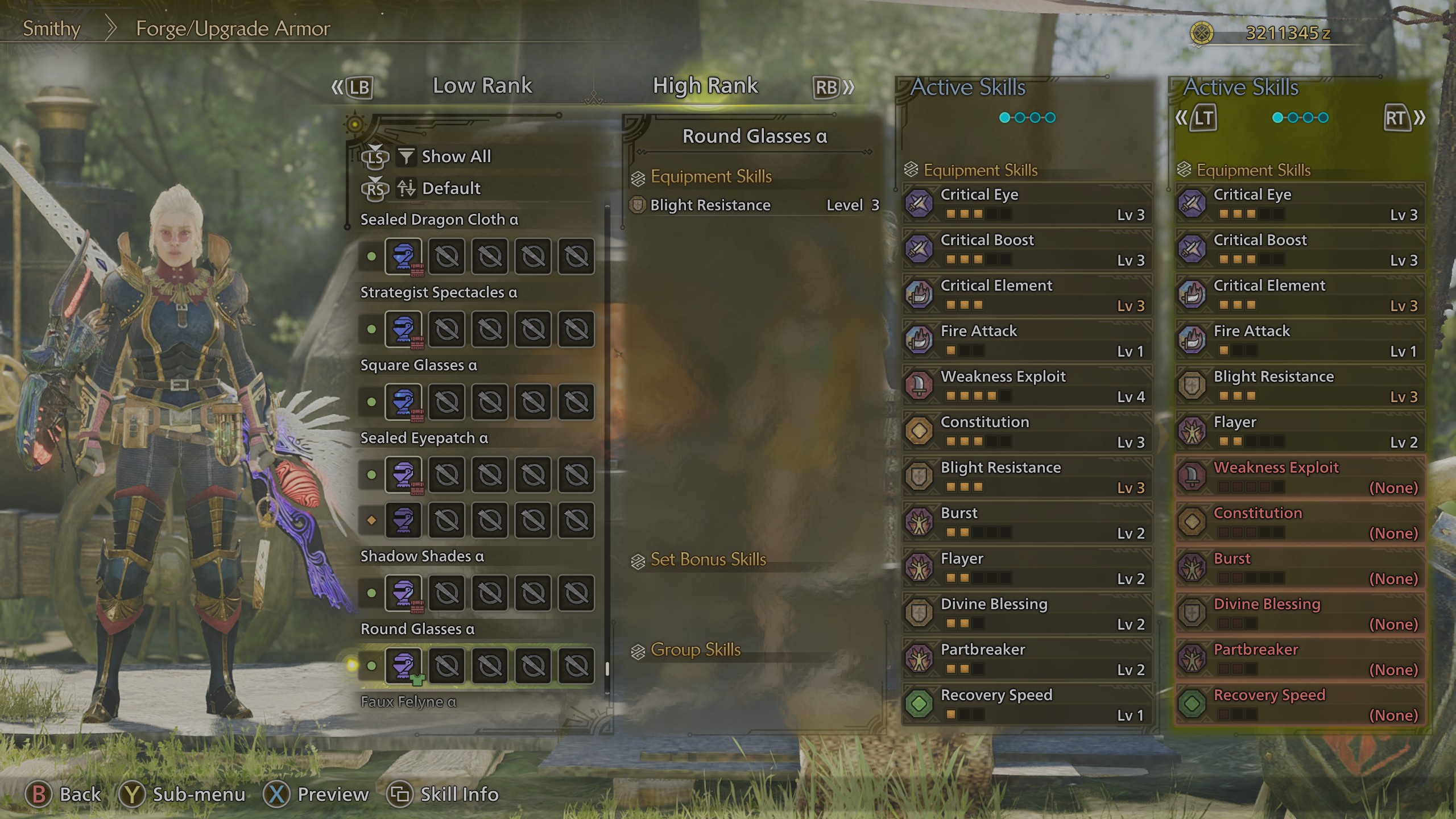Click the Fire Attack skill icon

click(x=919, y=341)
